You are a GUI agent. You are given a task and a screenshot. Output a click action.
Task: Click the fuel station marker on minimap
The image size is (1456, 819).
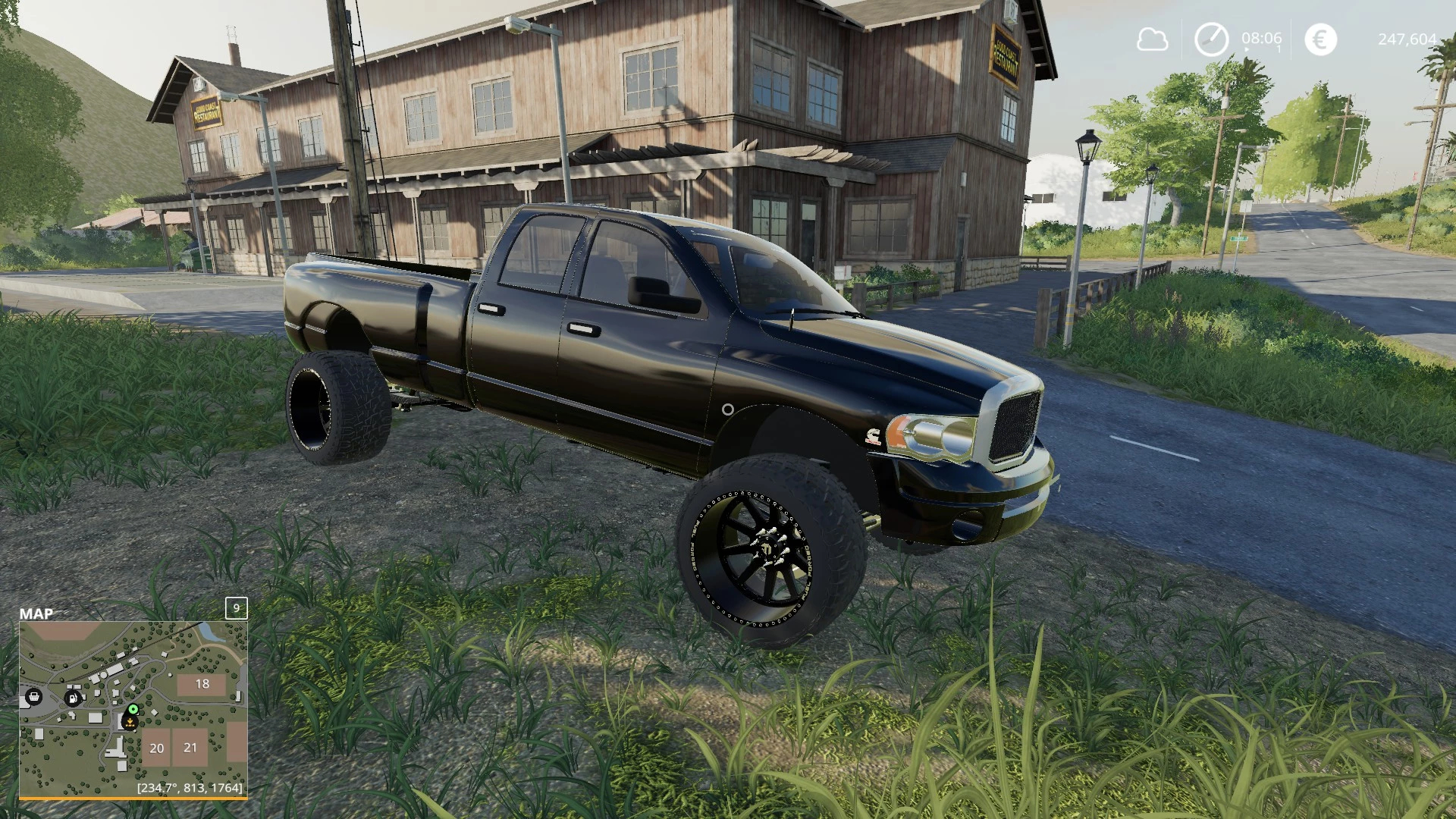click(x=73, y=697)
